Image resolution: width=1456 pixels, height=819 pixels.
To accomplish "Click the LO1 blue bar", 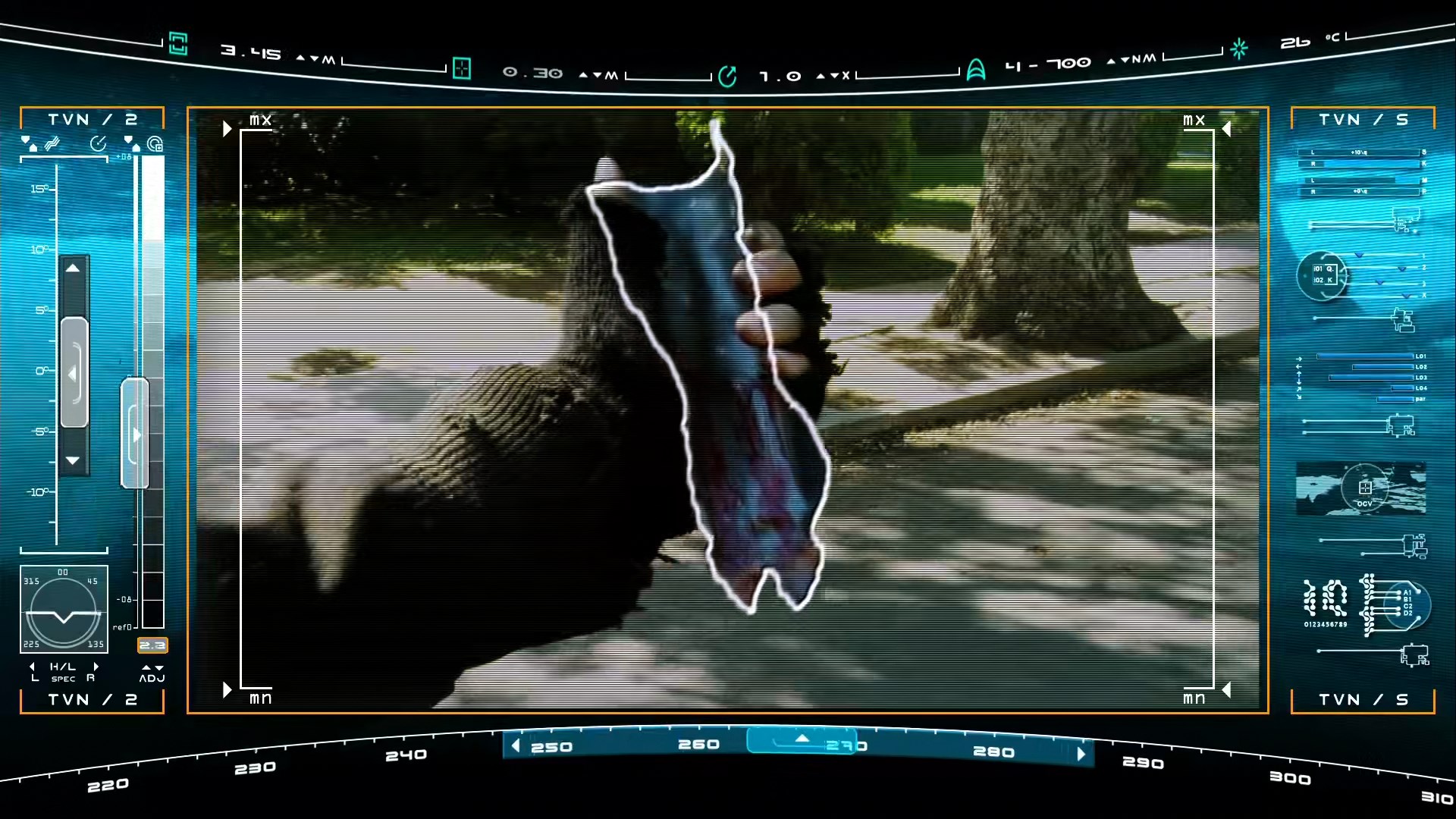I will 1365,356.
